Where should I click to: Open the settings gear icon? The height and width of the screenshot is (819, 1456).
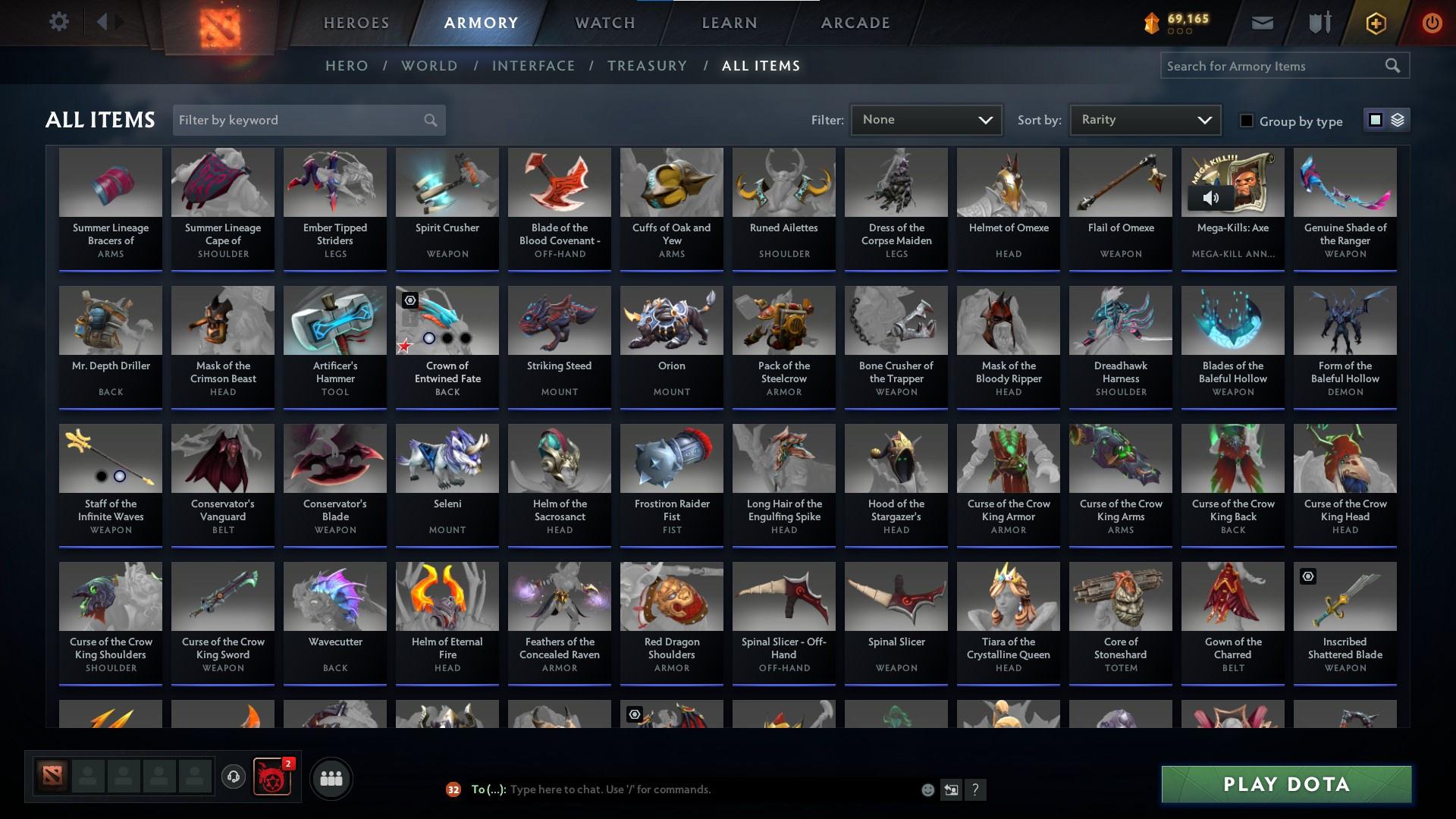[x=59, y=21]
